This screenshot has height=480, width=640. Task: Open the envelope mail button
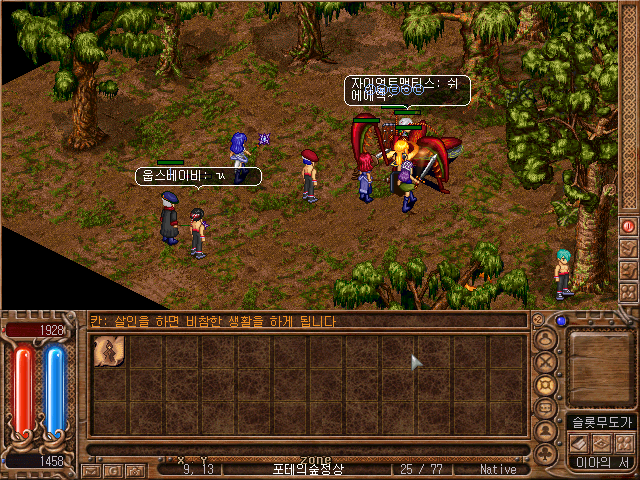(92, 469)
